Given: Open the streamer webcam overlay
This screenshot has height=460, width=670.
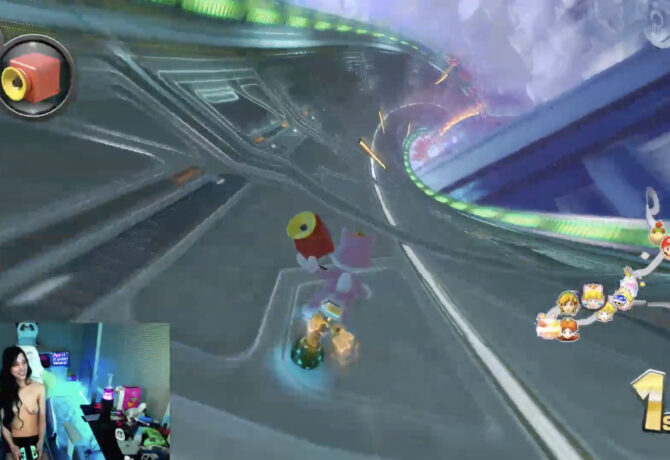Looking at the screenshot, I should 84,390.
